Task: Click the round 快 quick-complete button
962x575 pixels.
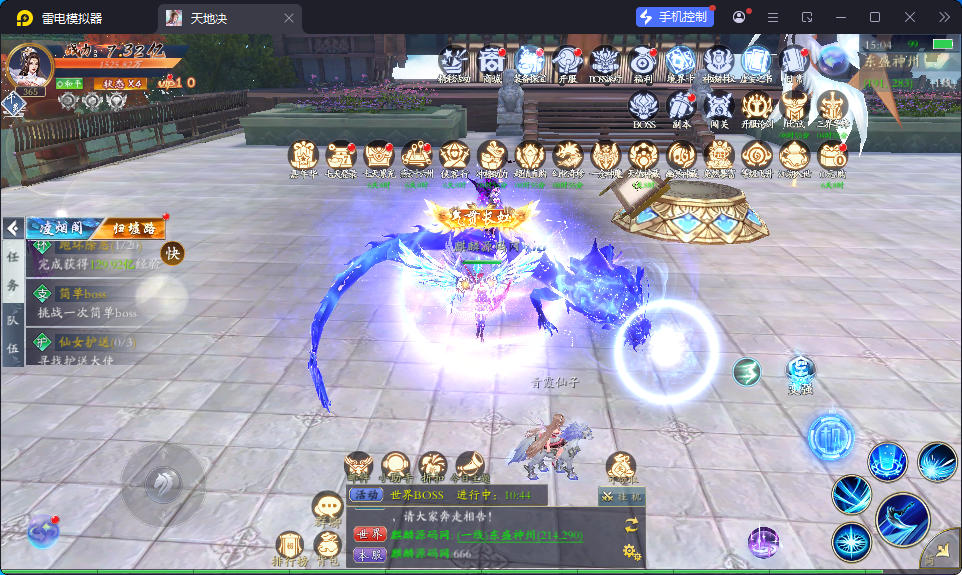Action: 173,254
